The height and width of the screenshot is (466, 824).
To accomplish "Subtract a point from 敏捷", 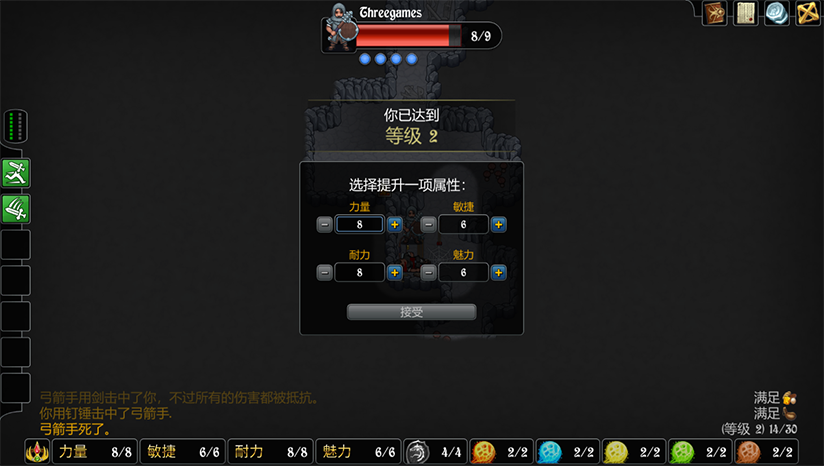I will tap(429, 224).
